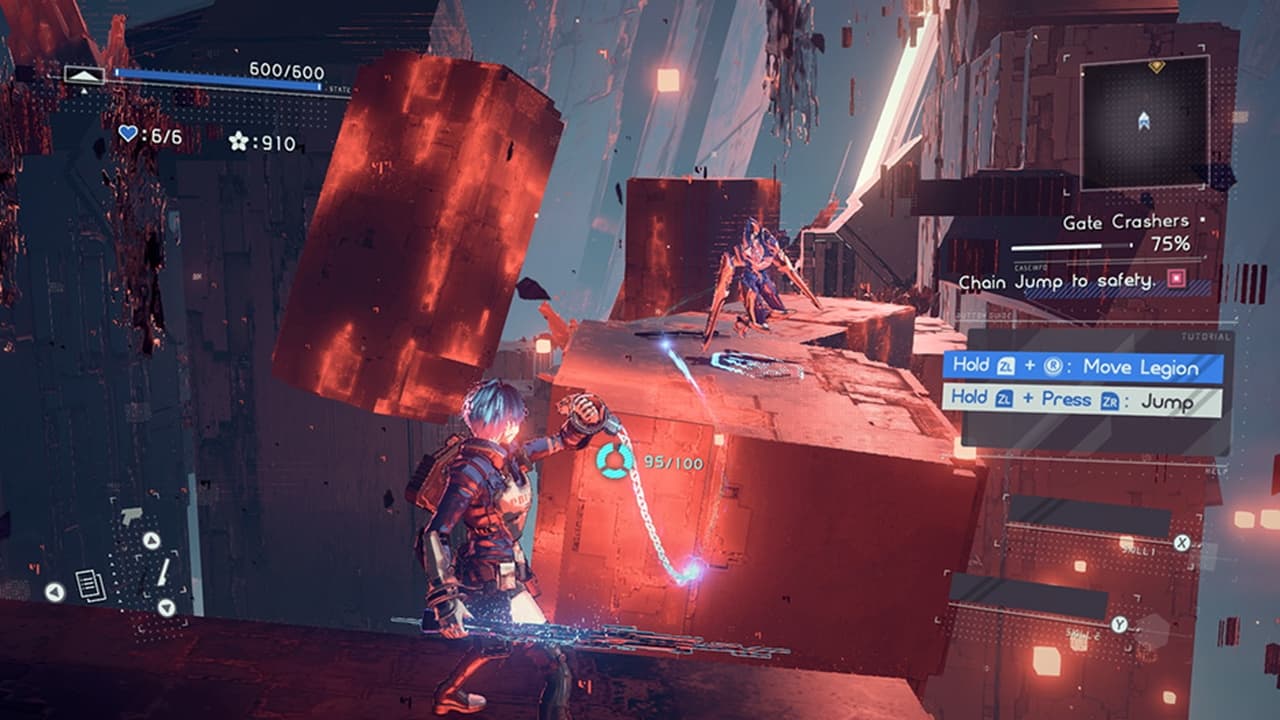Toggle the X button for Skill 1
The height and width of the screenshot is (720, 1280).
(1182, 543)
